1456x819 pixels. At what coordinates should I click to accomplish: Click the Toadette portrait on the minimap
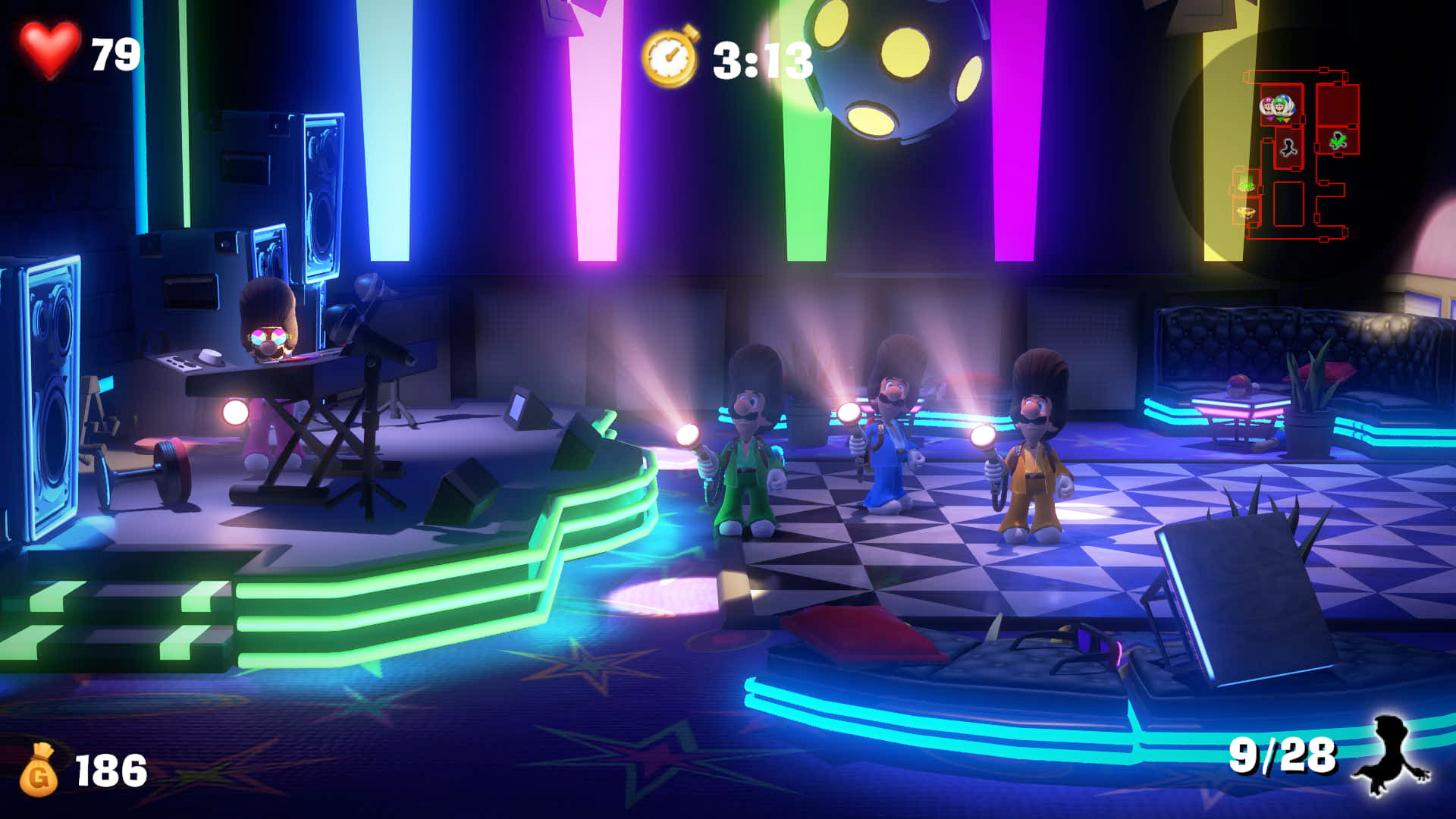(1267, 105)
